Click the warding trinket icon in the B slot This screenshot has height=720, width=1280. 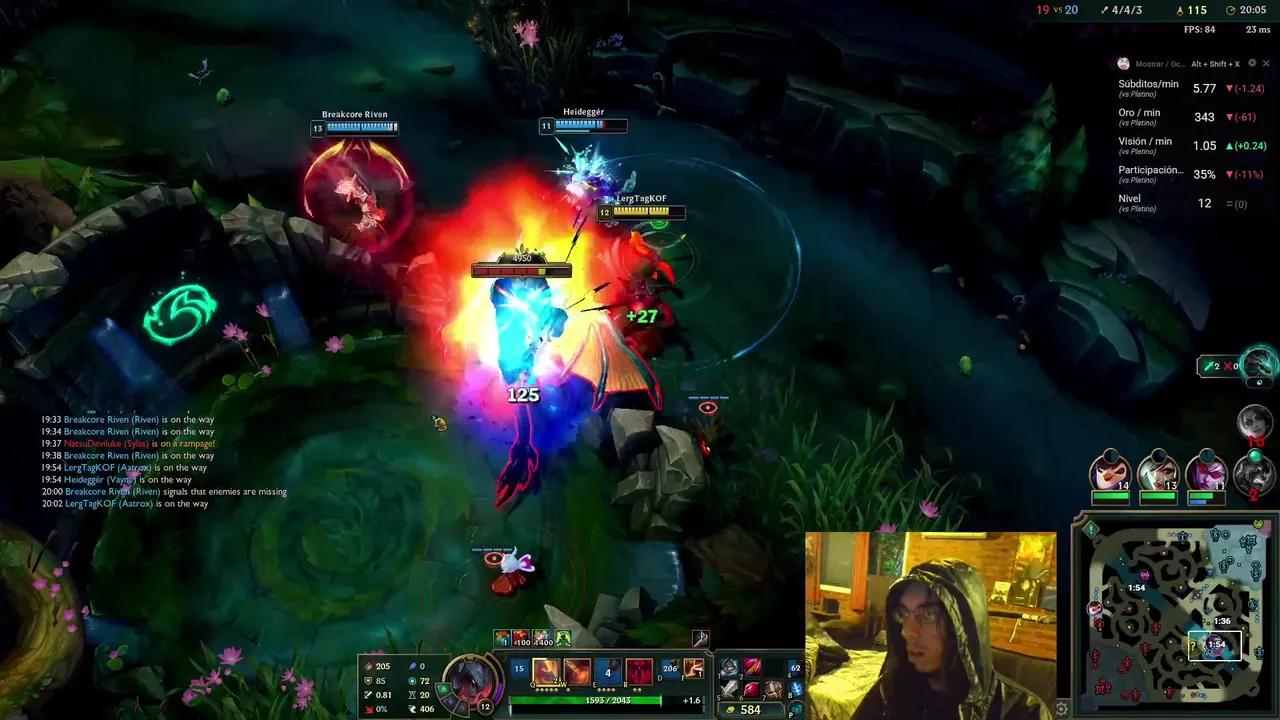point(796,690)
